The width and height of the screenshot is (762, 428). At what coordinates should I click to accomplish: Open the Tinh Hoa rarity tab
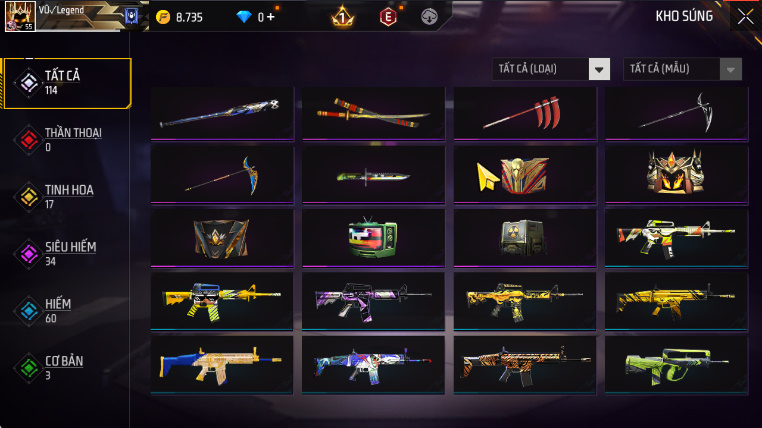(67, 196)
